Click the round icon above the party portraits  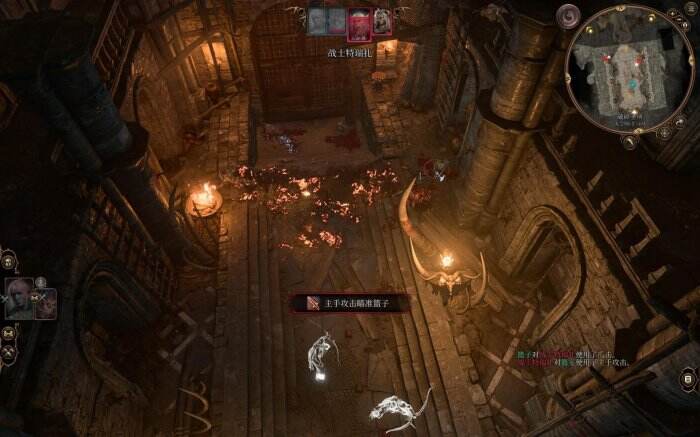point(8,261)
